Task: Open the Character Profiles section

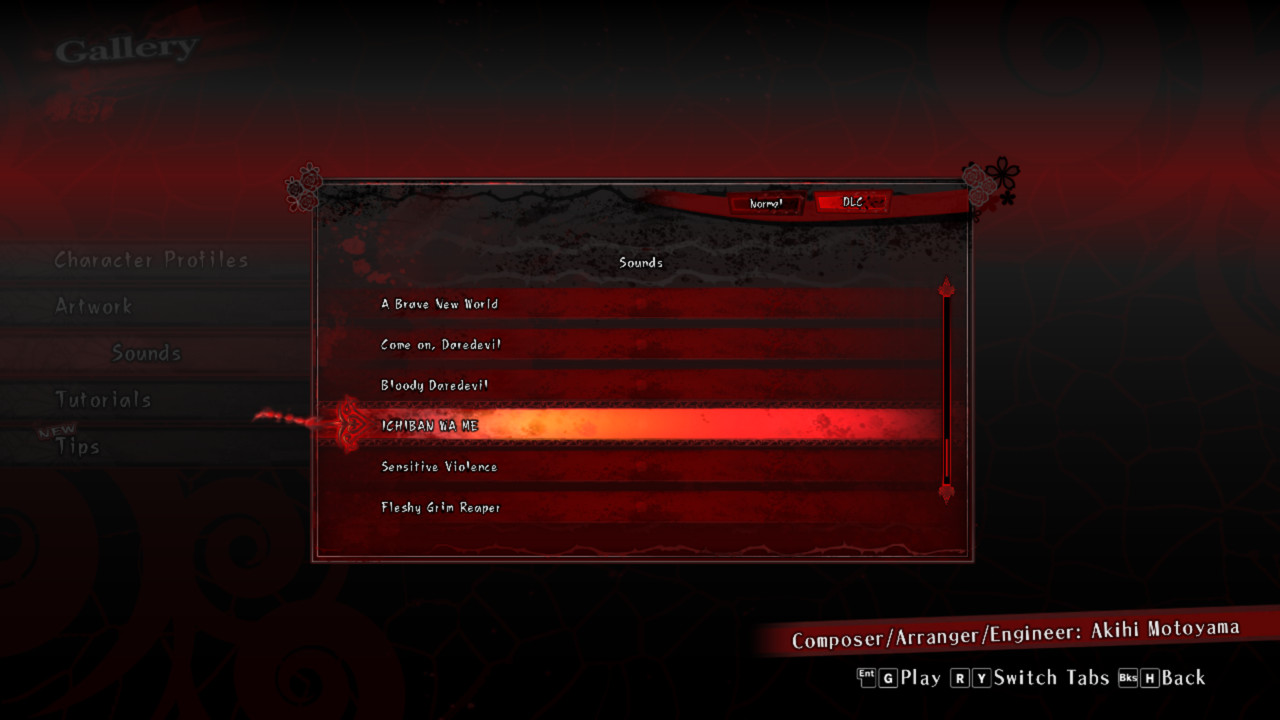Action: [150, 259]
